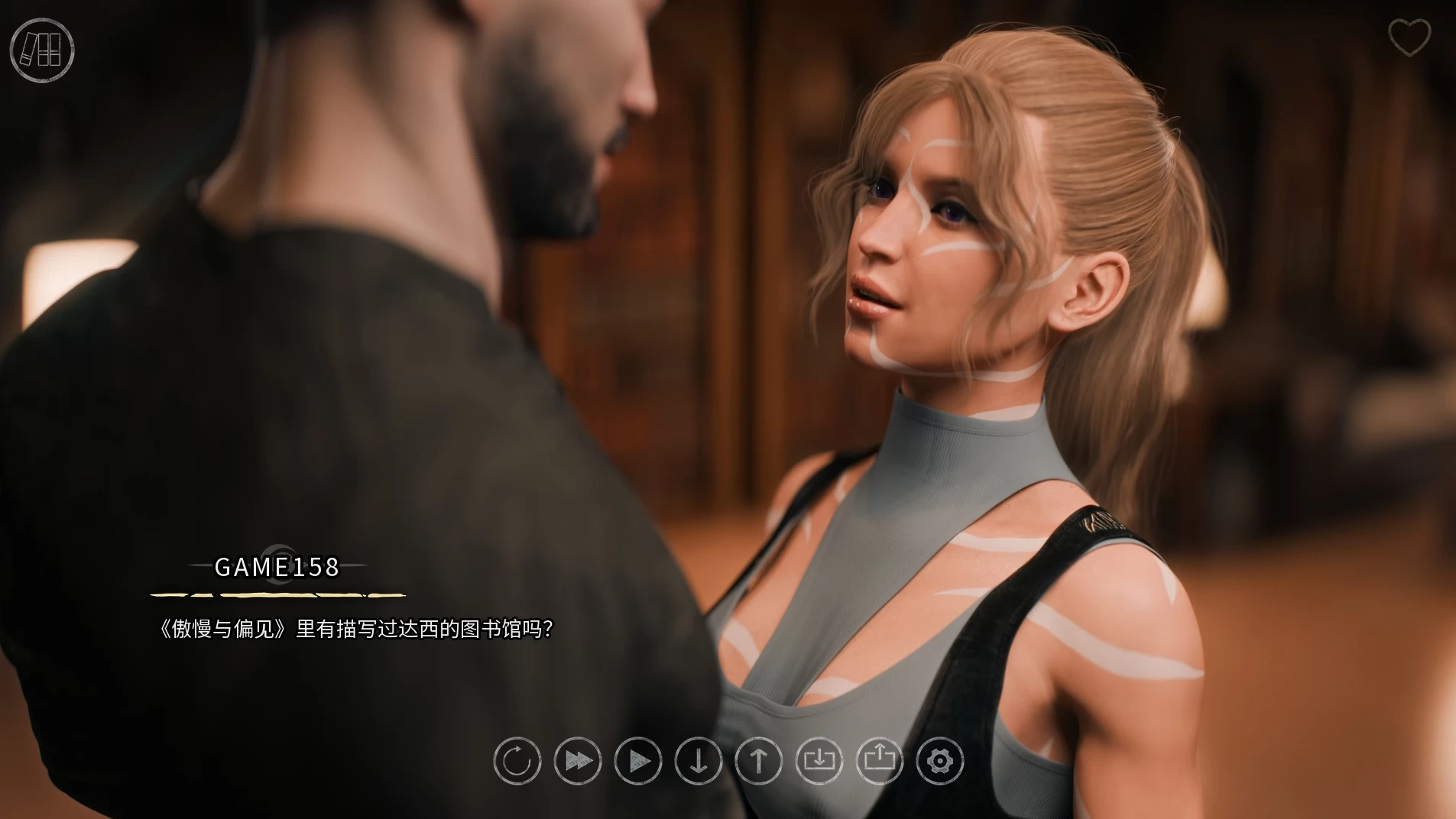Open the books icon menu
Screen dimensions: 1456x819
pos(42,50)
